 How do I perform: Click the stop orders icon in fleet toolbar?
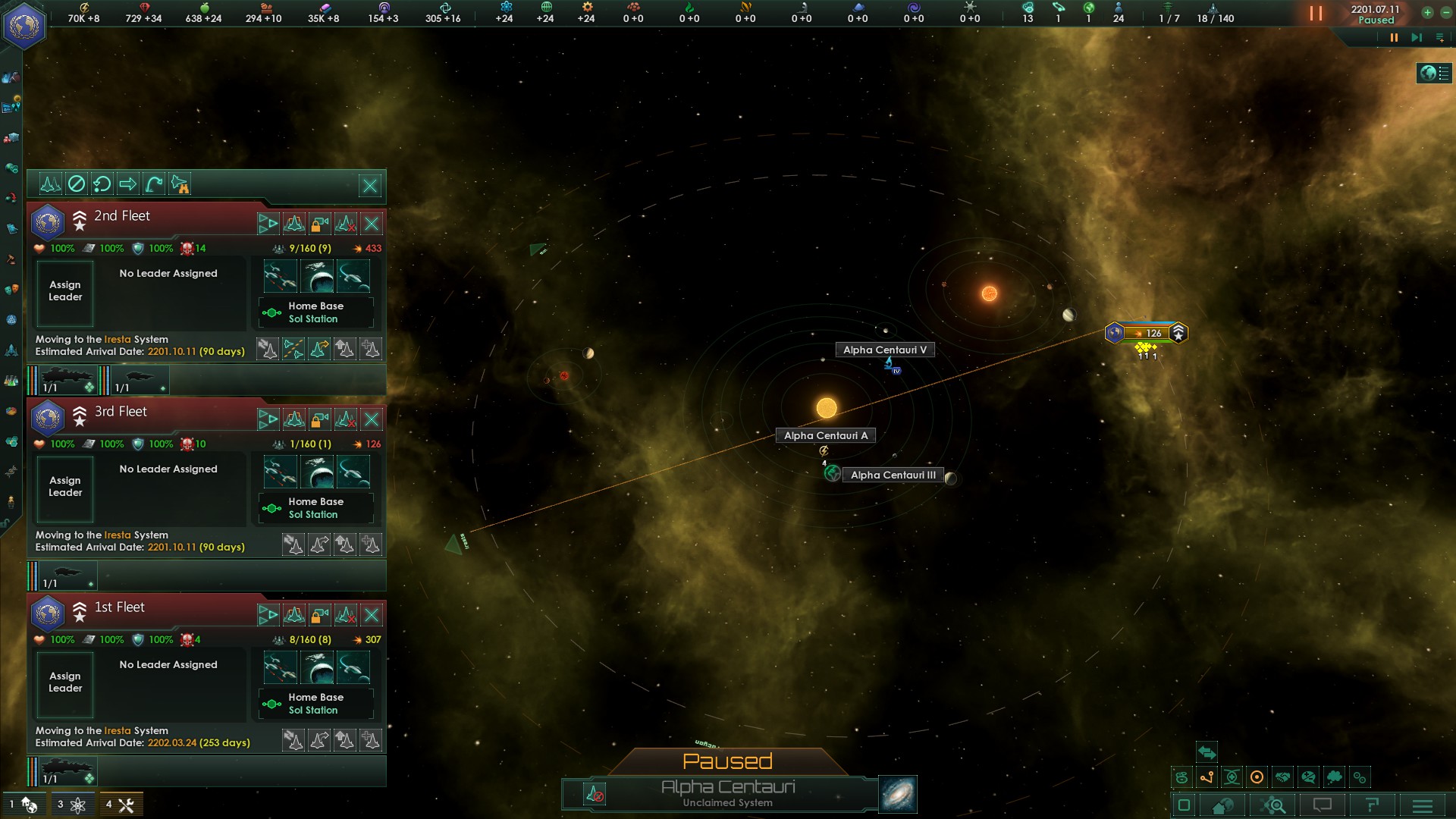click(77, 184)
